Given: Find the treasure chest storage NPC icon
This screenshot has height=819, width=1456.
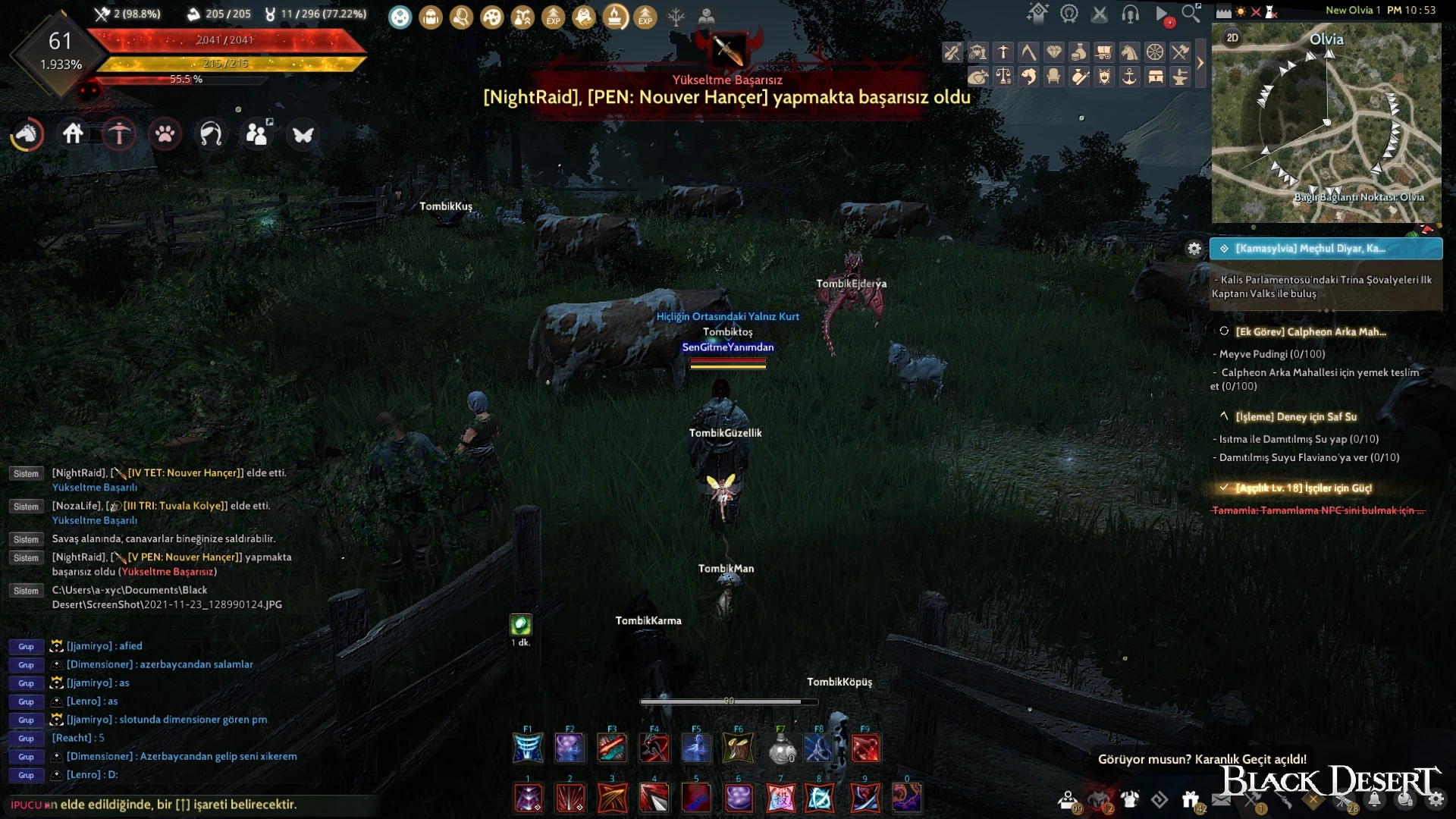Looking at the screenshot, I should (1155, 77).
